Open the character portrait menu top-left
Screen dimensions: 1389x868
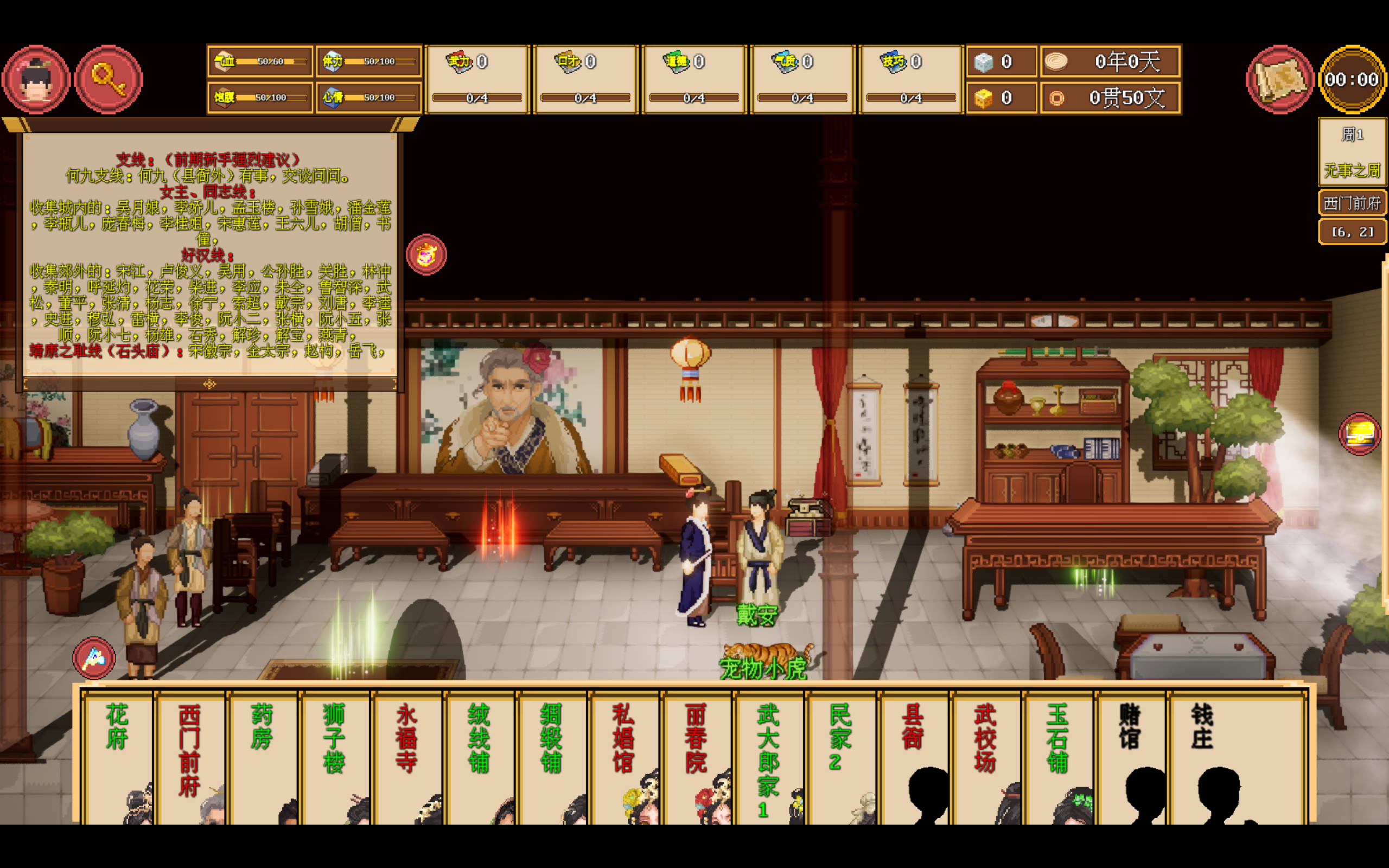pos(36,79)
